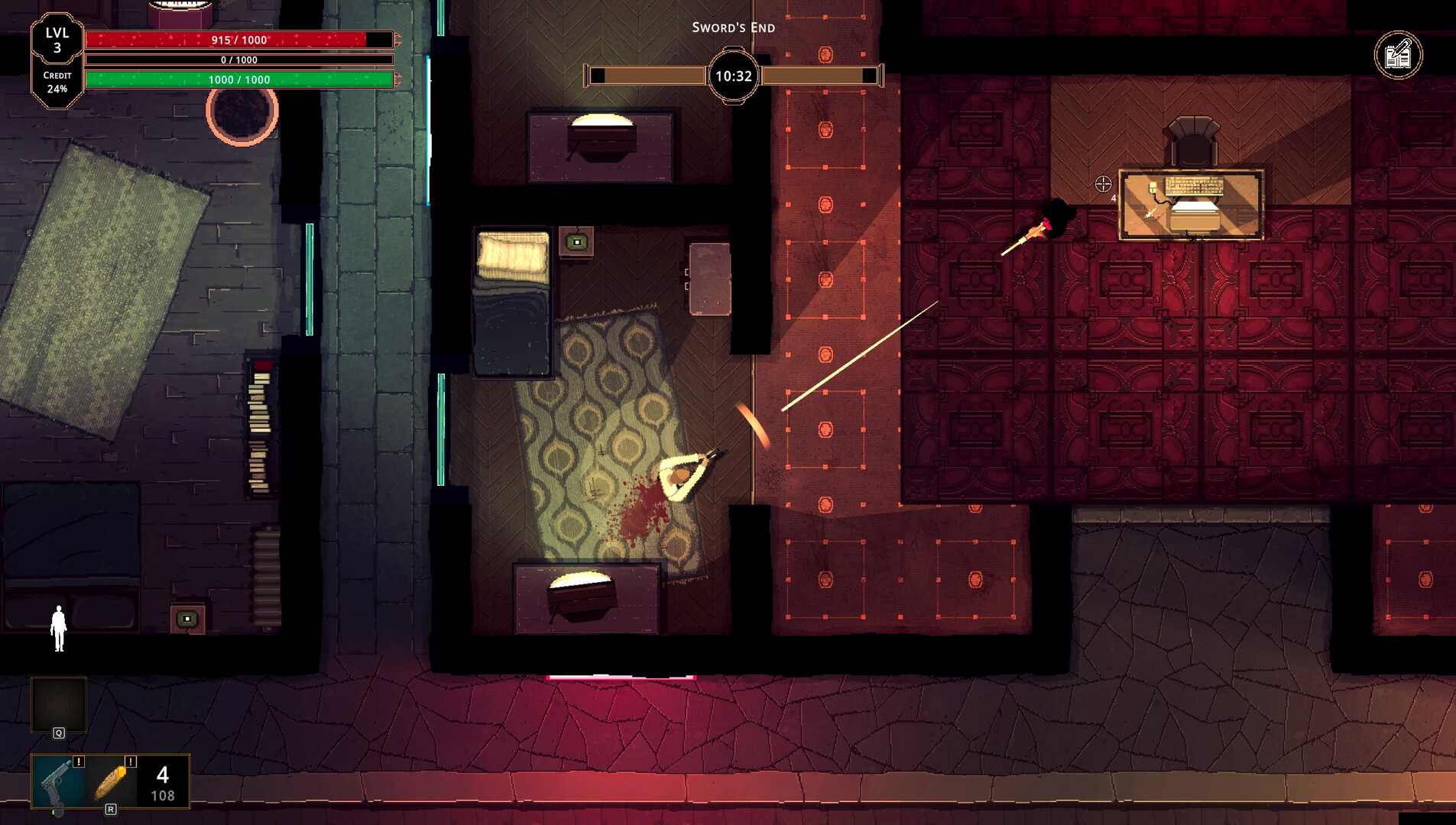Click the ammo count showing 4 / 108
This screenshot has height=825, width=1456.
[x=161, y=785]
